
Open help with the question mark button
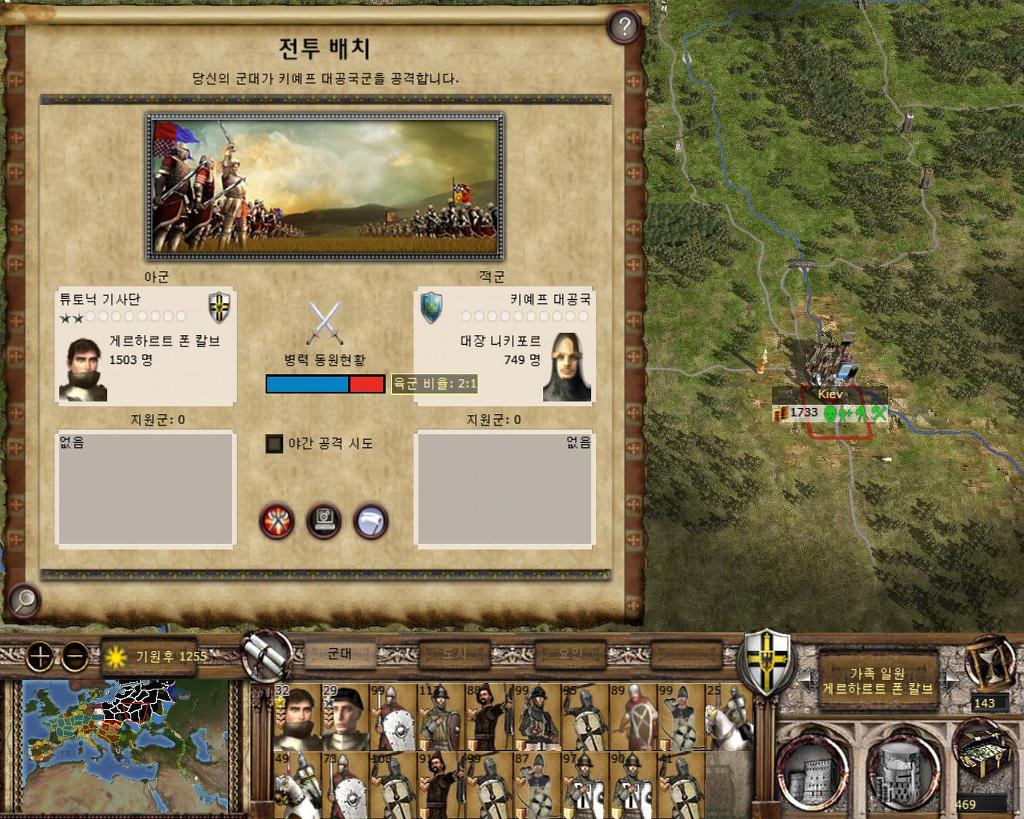click(624, 27)
